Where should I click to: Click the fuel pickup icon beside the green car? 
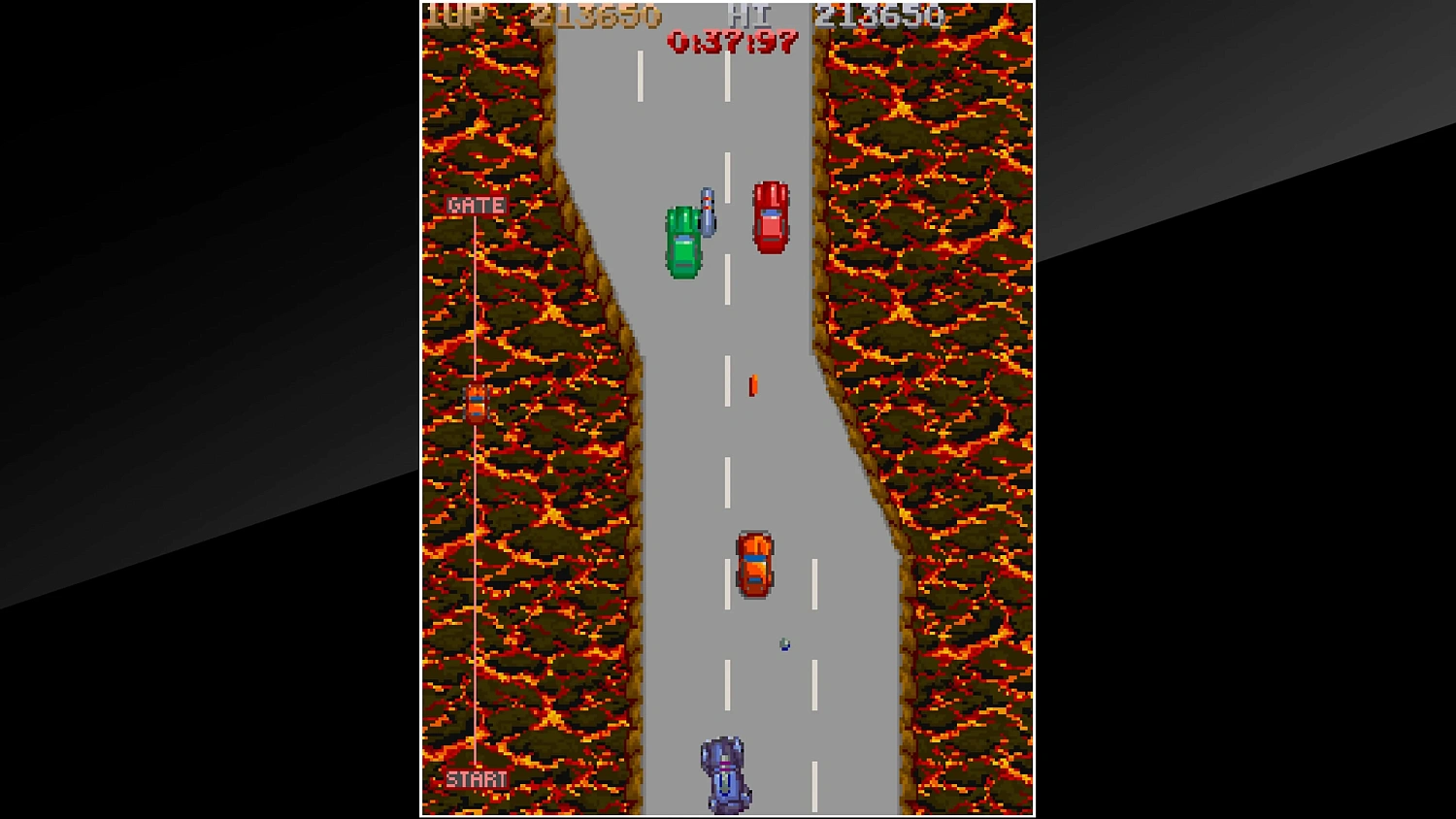[707, 212]
